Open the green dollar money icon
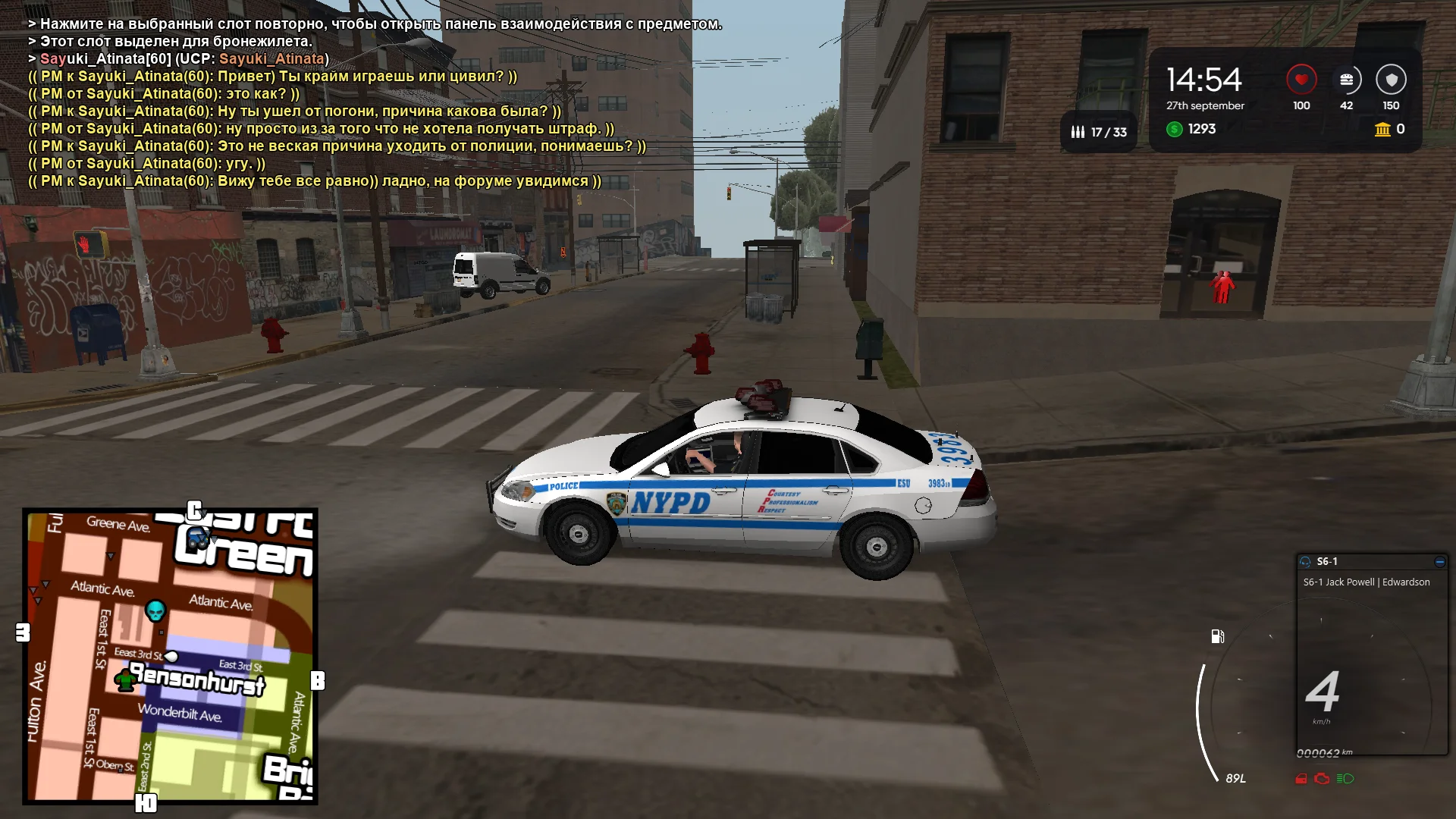1456x819 pixels. pos(1176,129)
